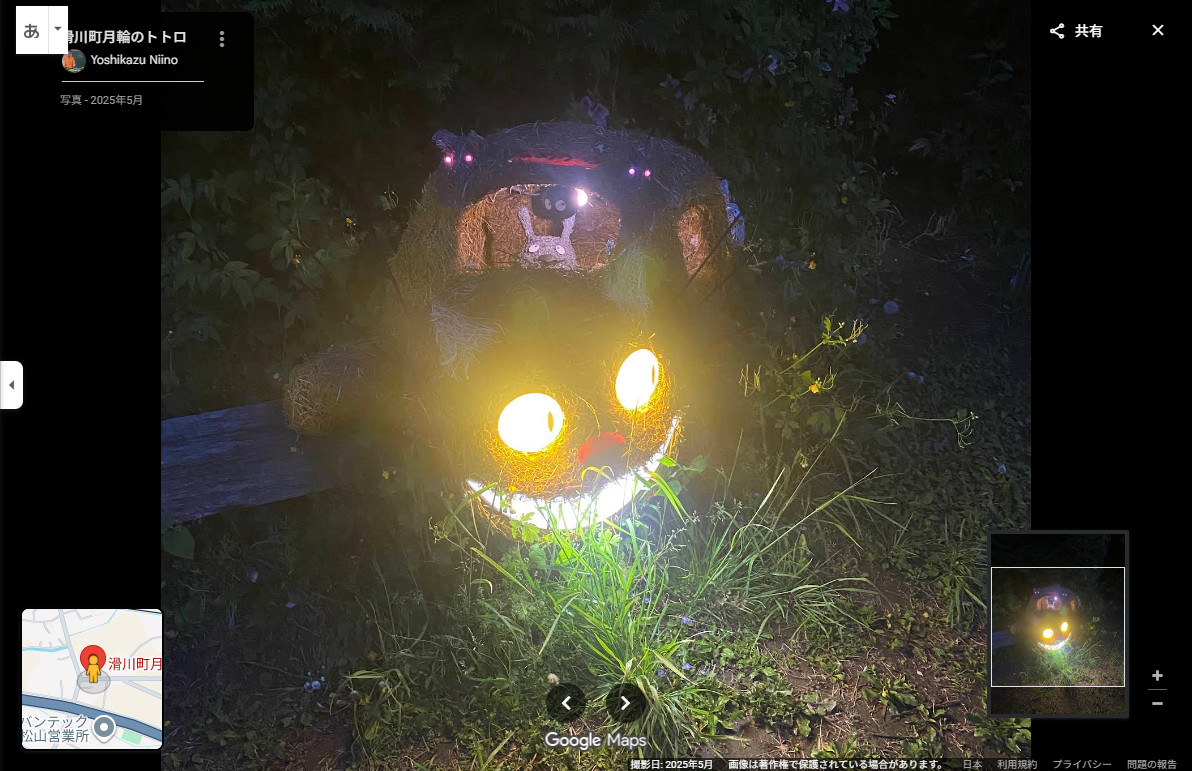Open the minimap in the corner

pyautogui.click(x=92, y=679)
